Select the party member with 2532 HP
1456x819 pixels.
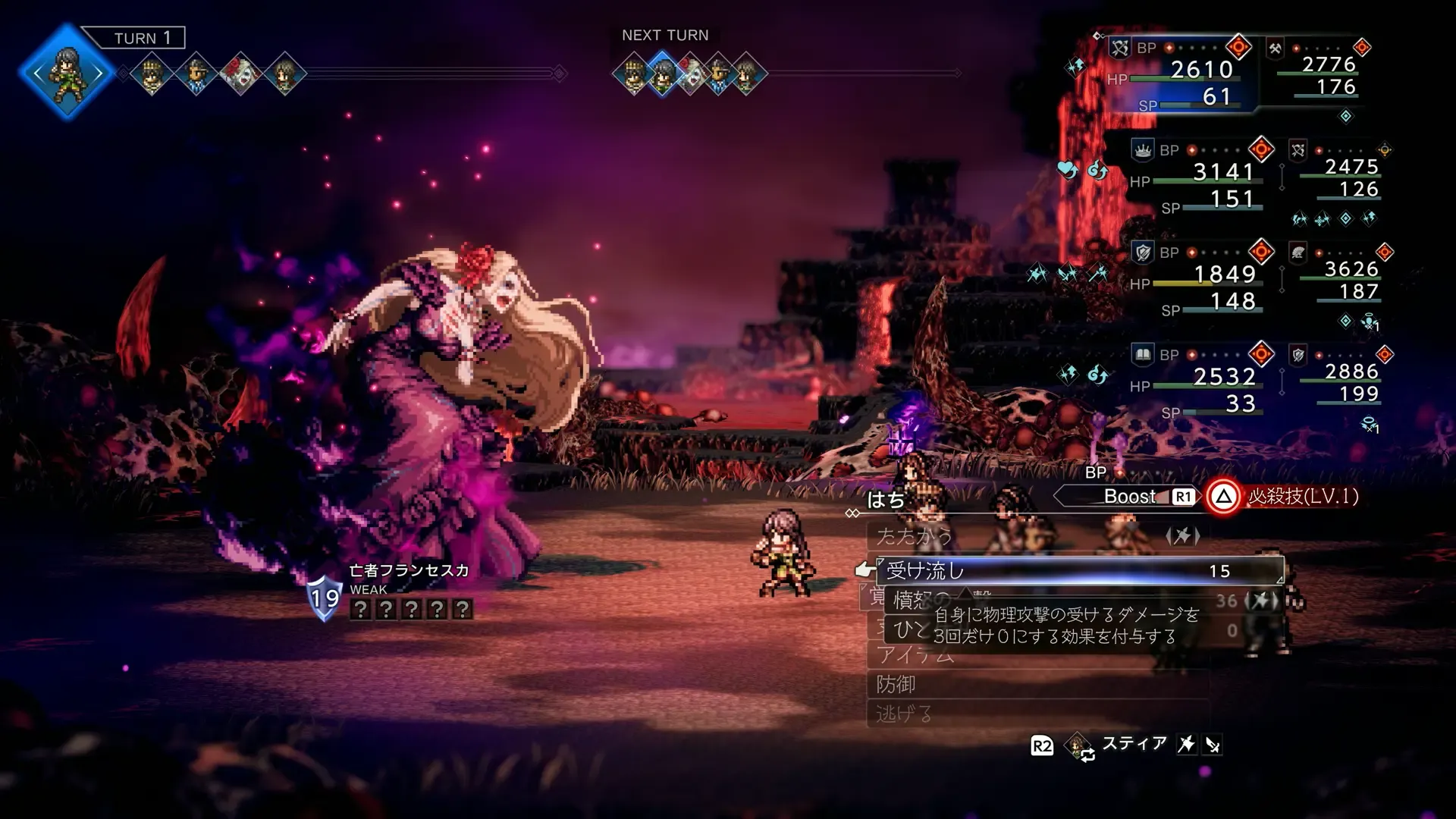pos(1198,378)
